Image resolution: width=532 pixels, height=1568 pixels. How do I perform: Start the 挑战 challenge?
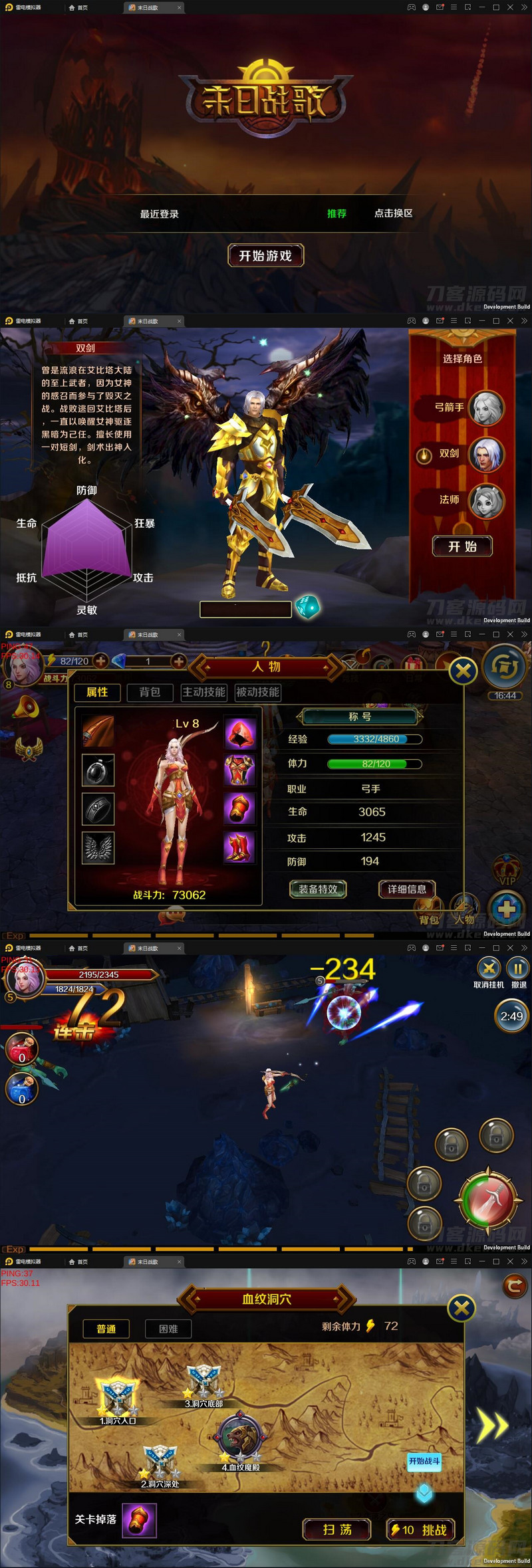pos(421,1530)
